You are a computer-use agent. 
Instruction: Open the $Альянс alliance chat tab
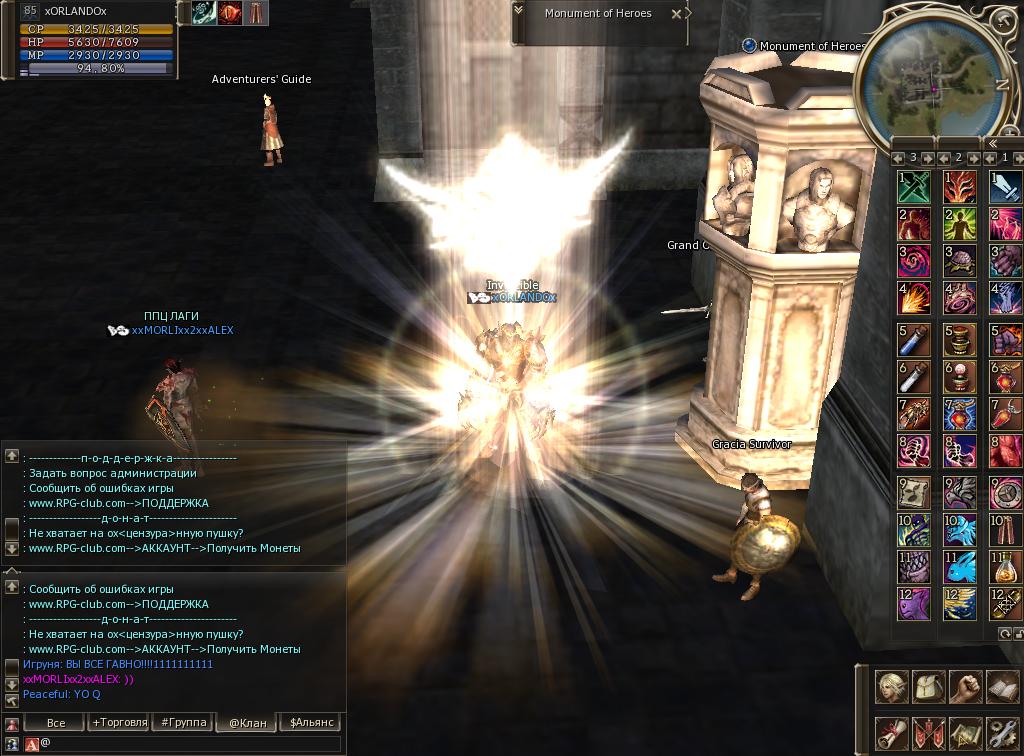311,722
